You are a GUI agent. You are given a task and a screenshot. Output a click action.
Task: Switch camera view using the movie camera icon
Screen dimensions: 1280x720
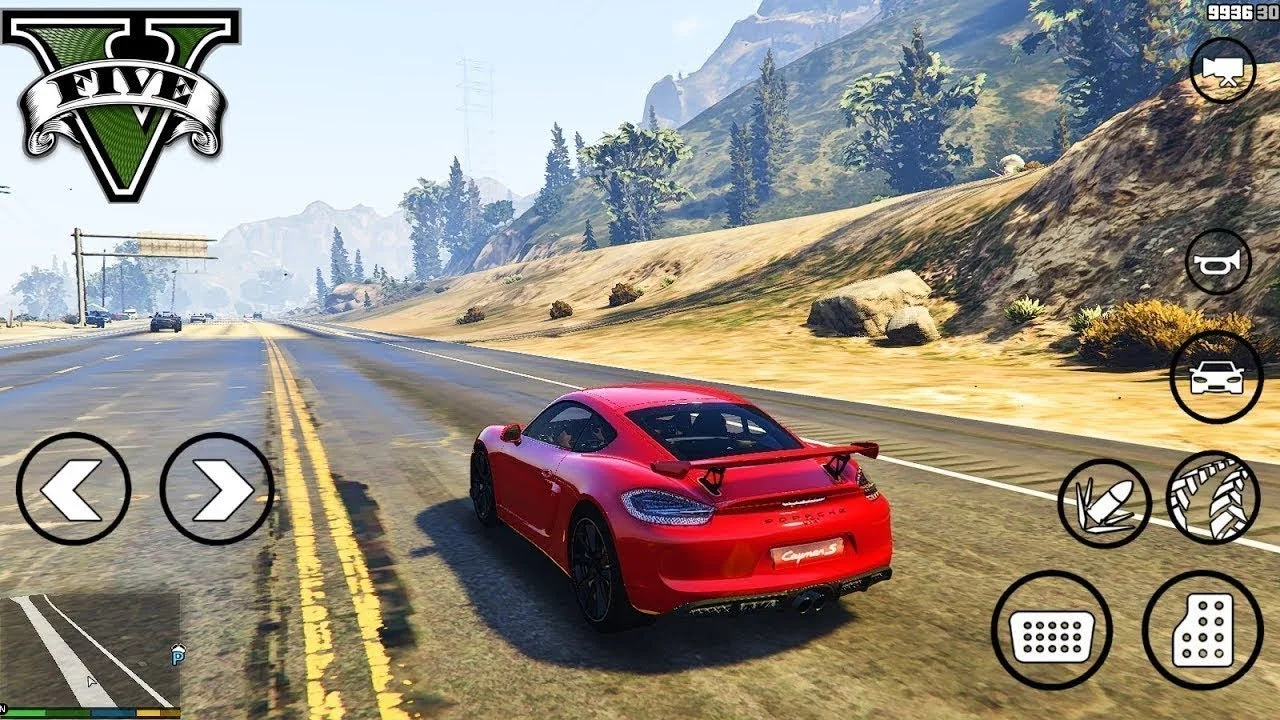(1224, 71)
